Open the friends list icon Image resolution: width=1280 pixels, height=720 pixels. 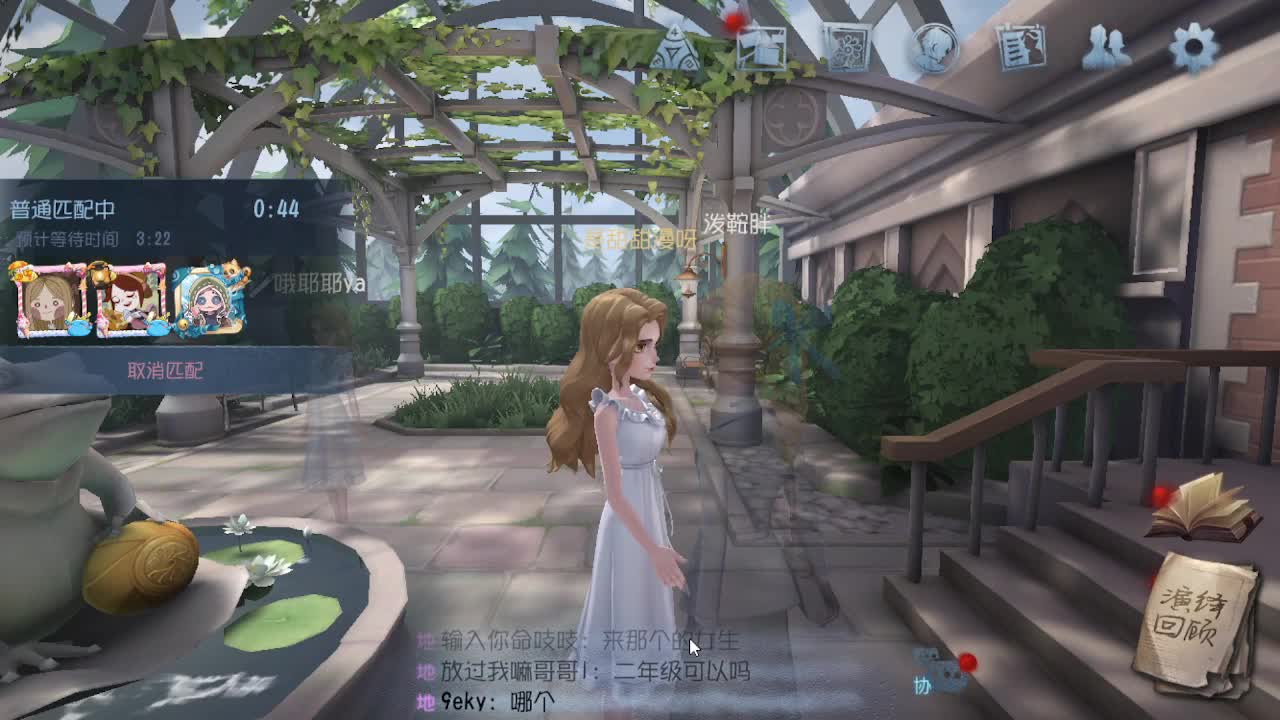point(1106,47)
